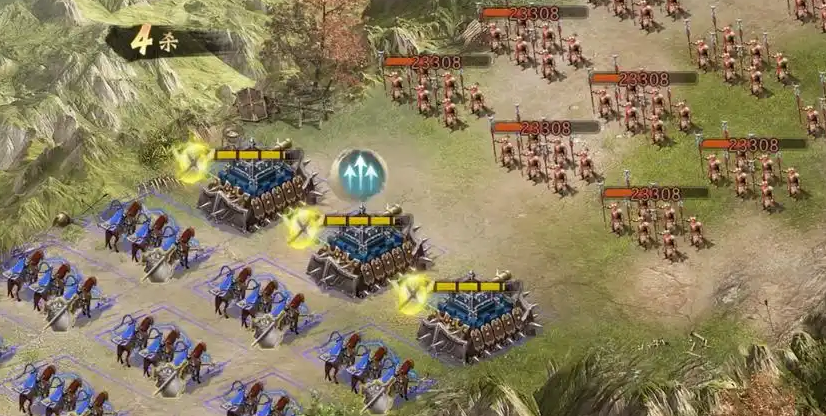Activate the triple upward arrows skill icon
Image resolution: width=826 pixels, height=416 pixels.
click(x=359, y=176)
